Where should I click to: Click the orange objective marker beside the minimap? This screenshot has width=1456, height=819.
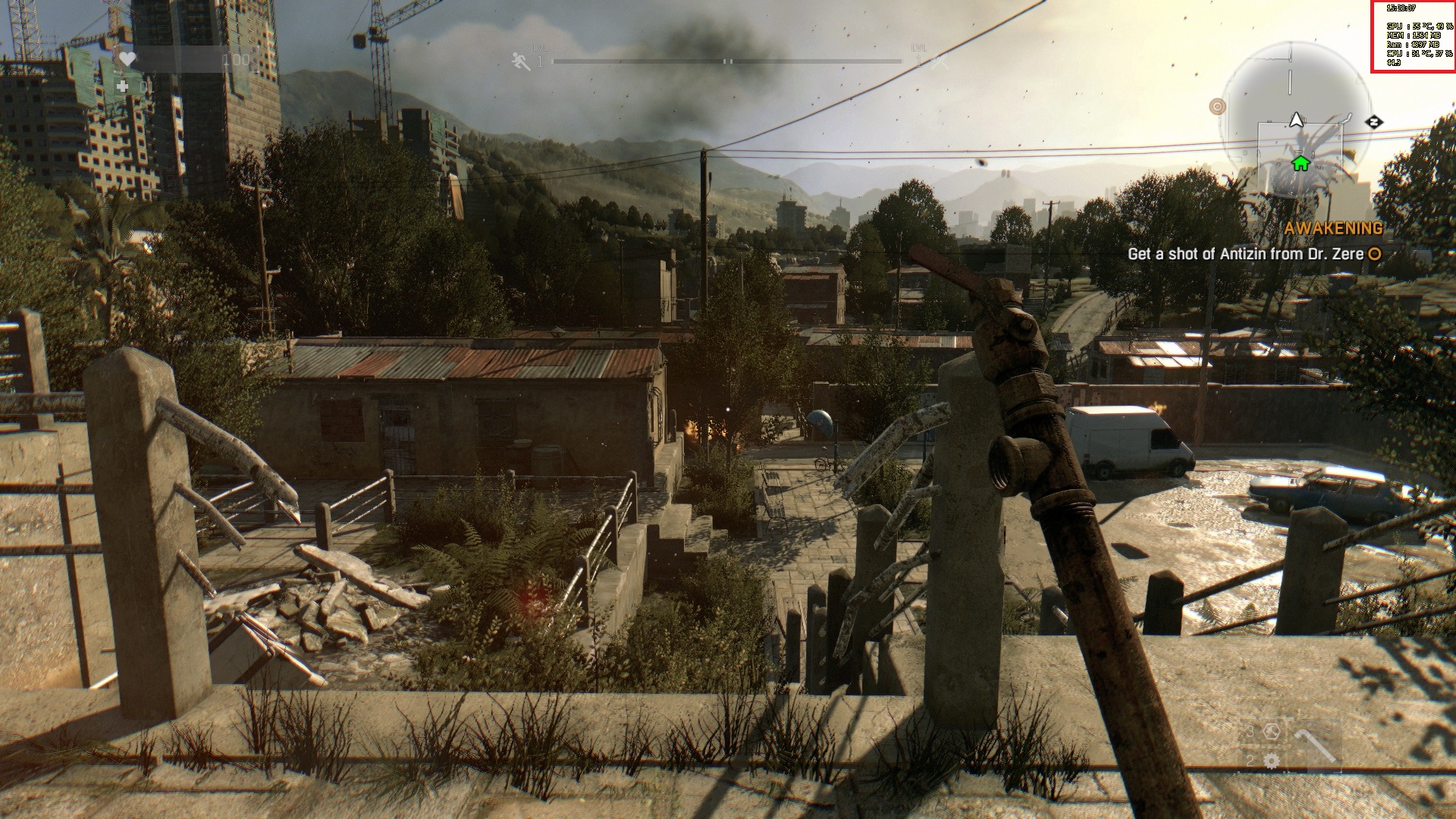(x=1217, y=107)
